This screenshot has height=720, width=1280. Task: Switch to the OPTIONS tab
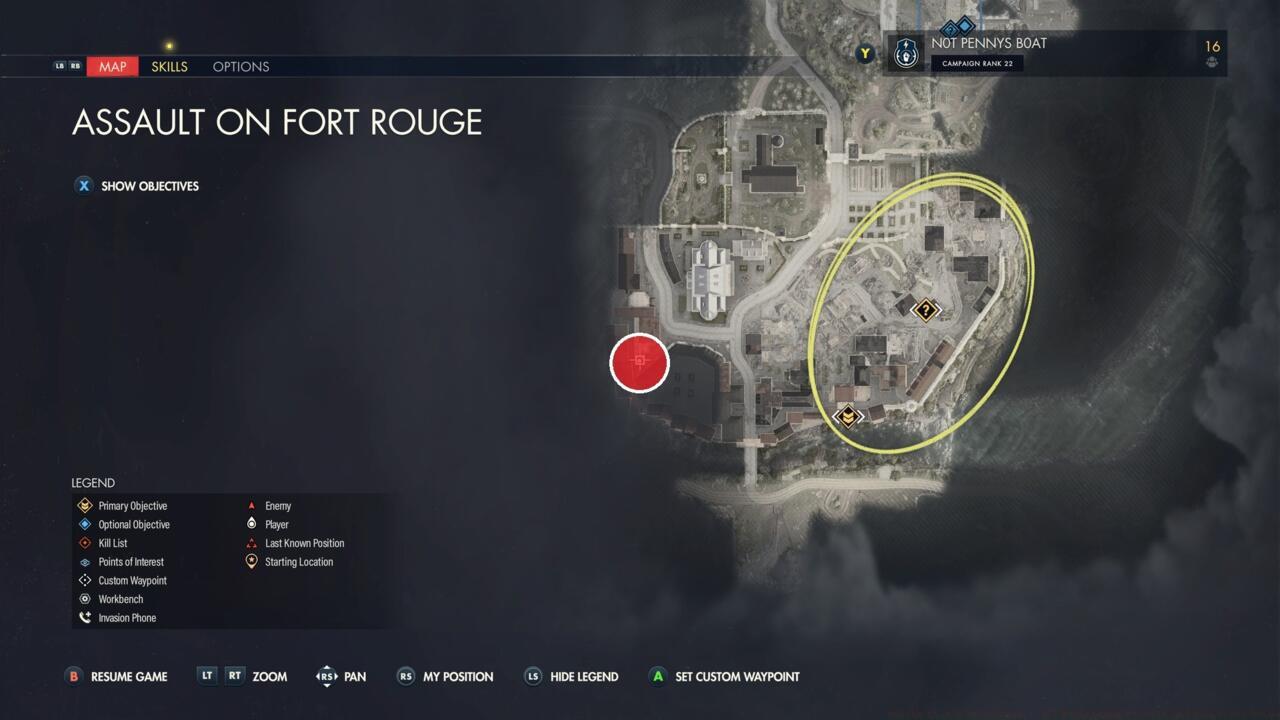pos(240,66)
